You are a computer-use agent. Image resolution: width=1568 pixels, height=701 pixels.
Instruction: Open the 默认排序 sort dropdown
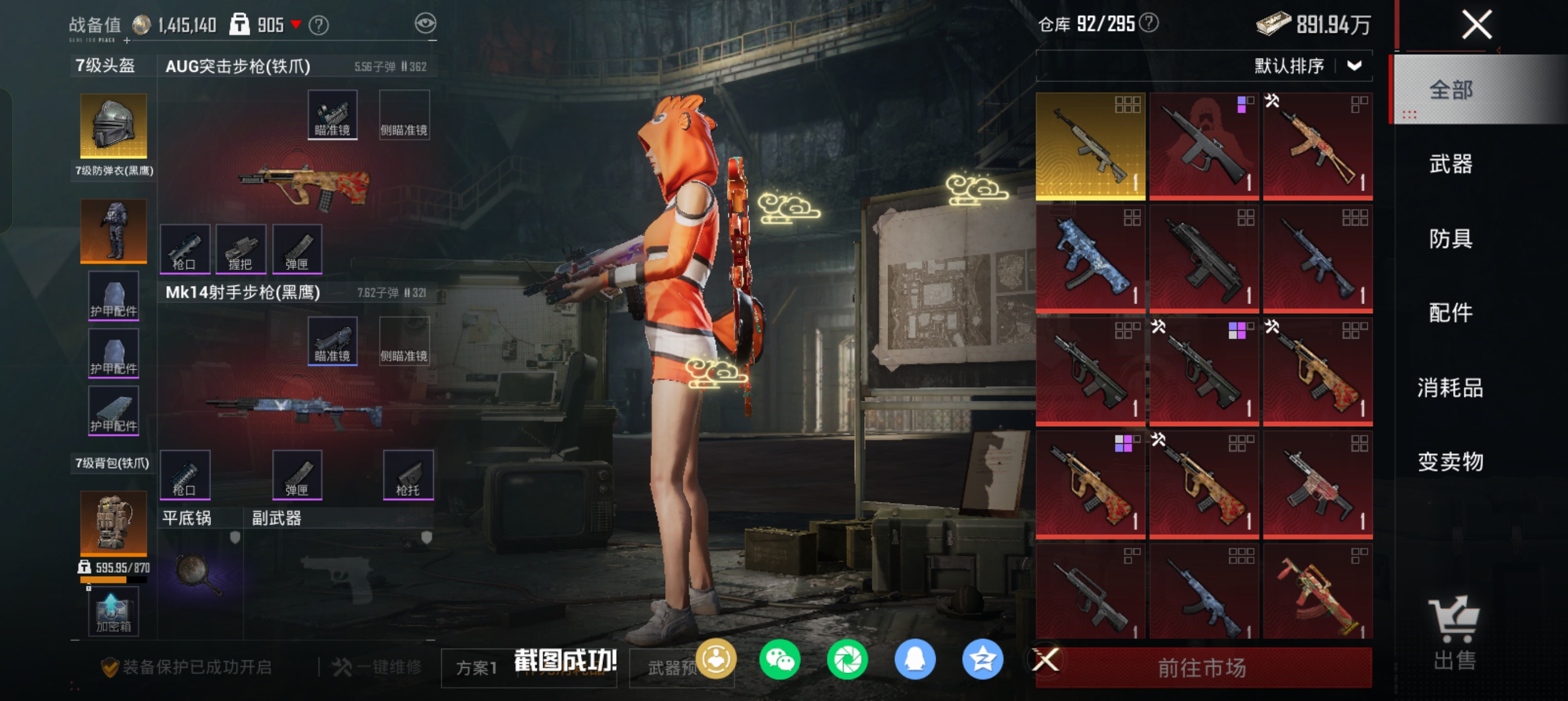point(1306,66)
